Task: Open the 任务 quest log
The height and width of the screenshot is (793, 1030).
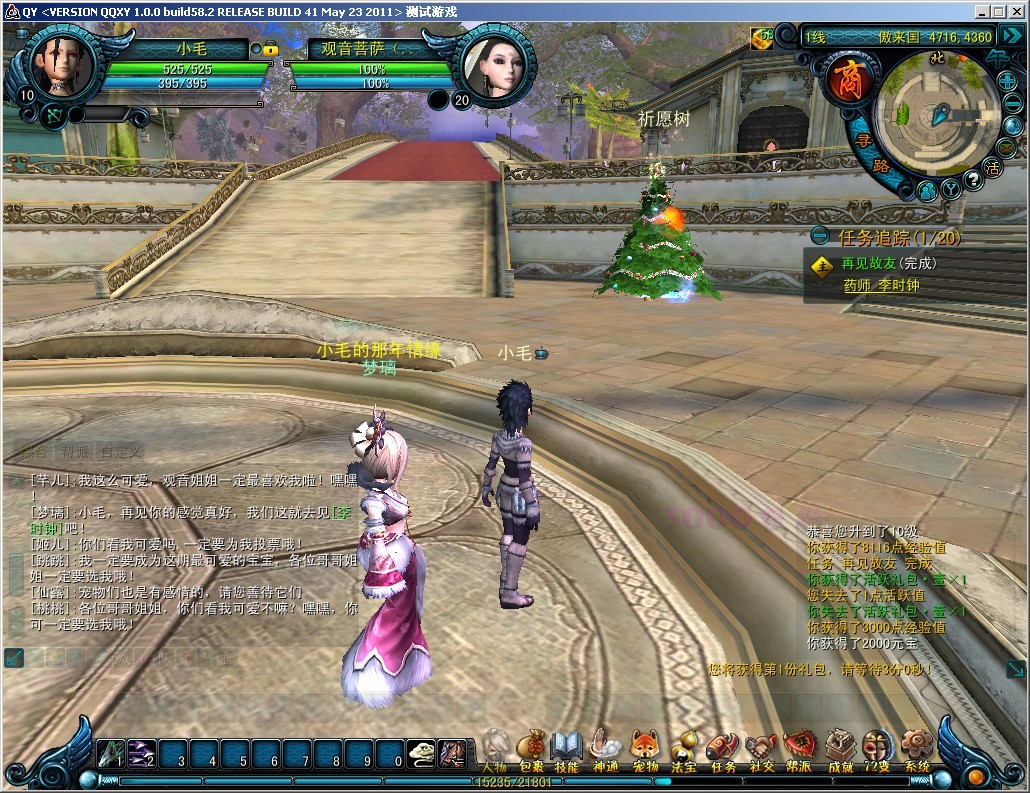Action: (x=721, y=749)
